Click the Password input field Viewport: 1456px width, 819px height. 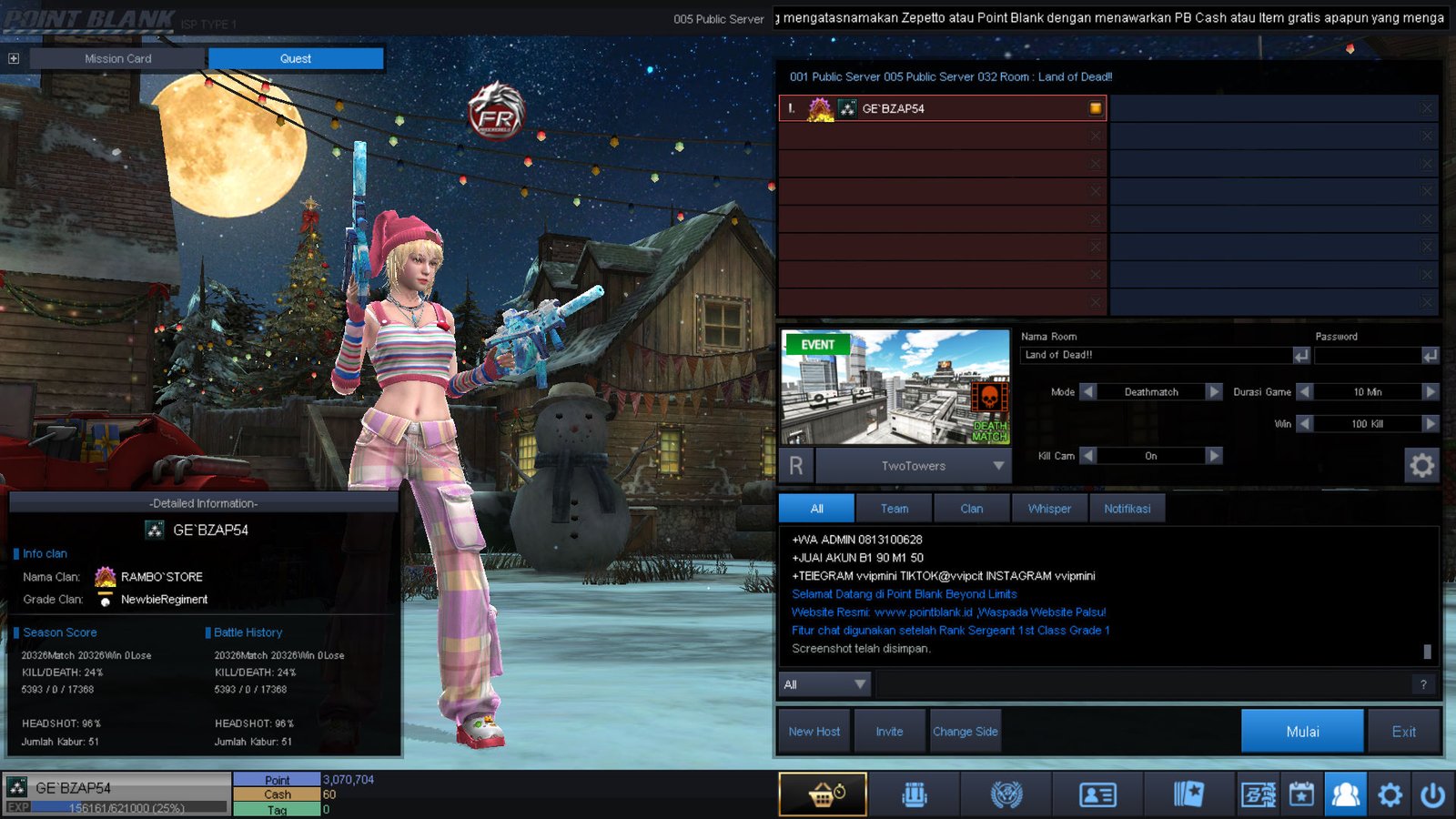tap(1367, 355)
